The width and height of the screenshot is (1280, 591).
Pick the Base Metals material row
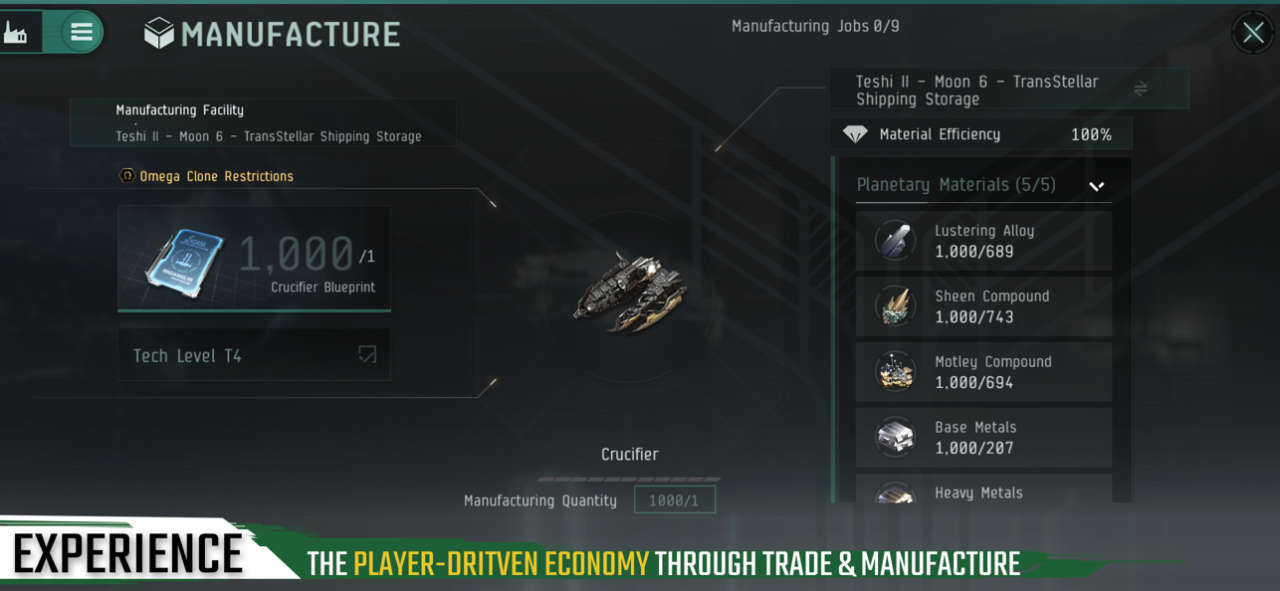point(983,437)
